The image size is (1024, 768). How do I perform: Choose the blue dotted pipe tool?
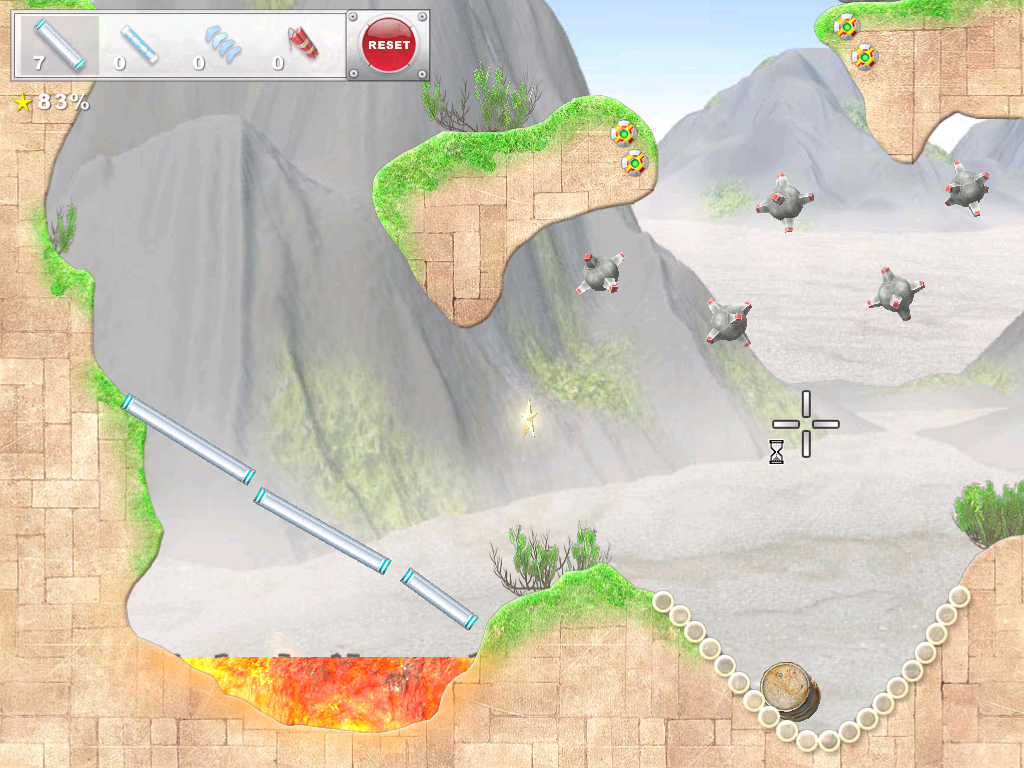pyautogui.click(x=138, y=45)
